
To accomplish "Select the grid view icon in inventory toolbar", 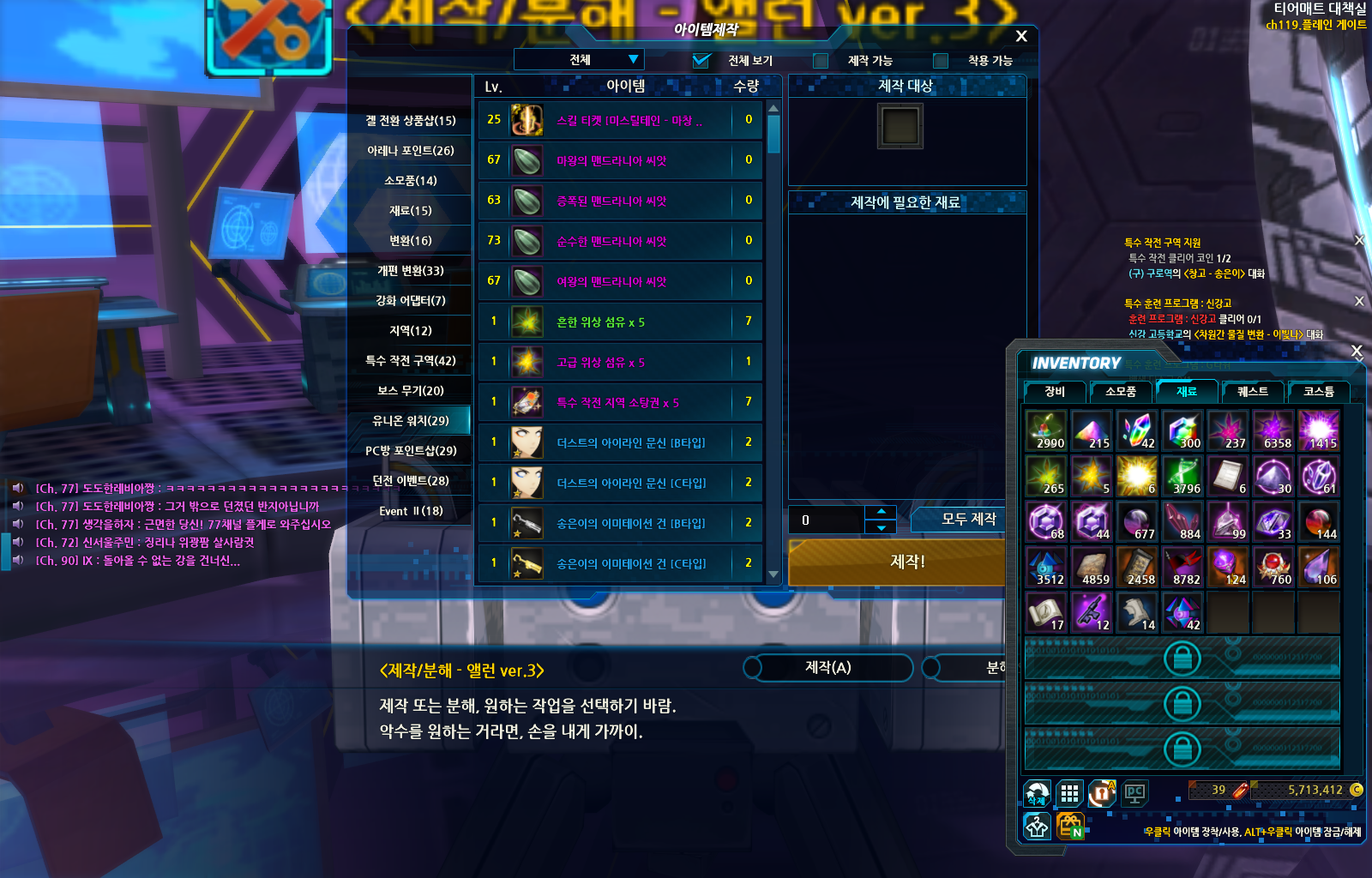I will coord(1069,793).
